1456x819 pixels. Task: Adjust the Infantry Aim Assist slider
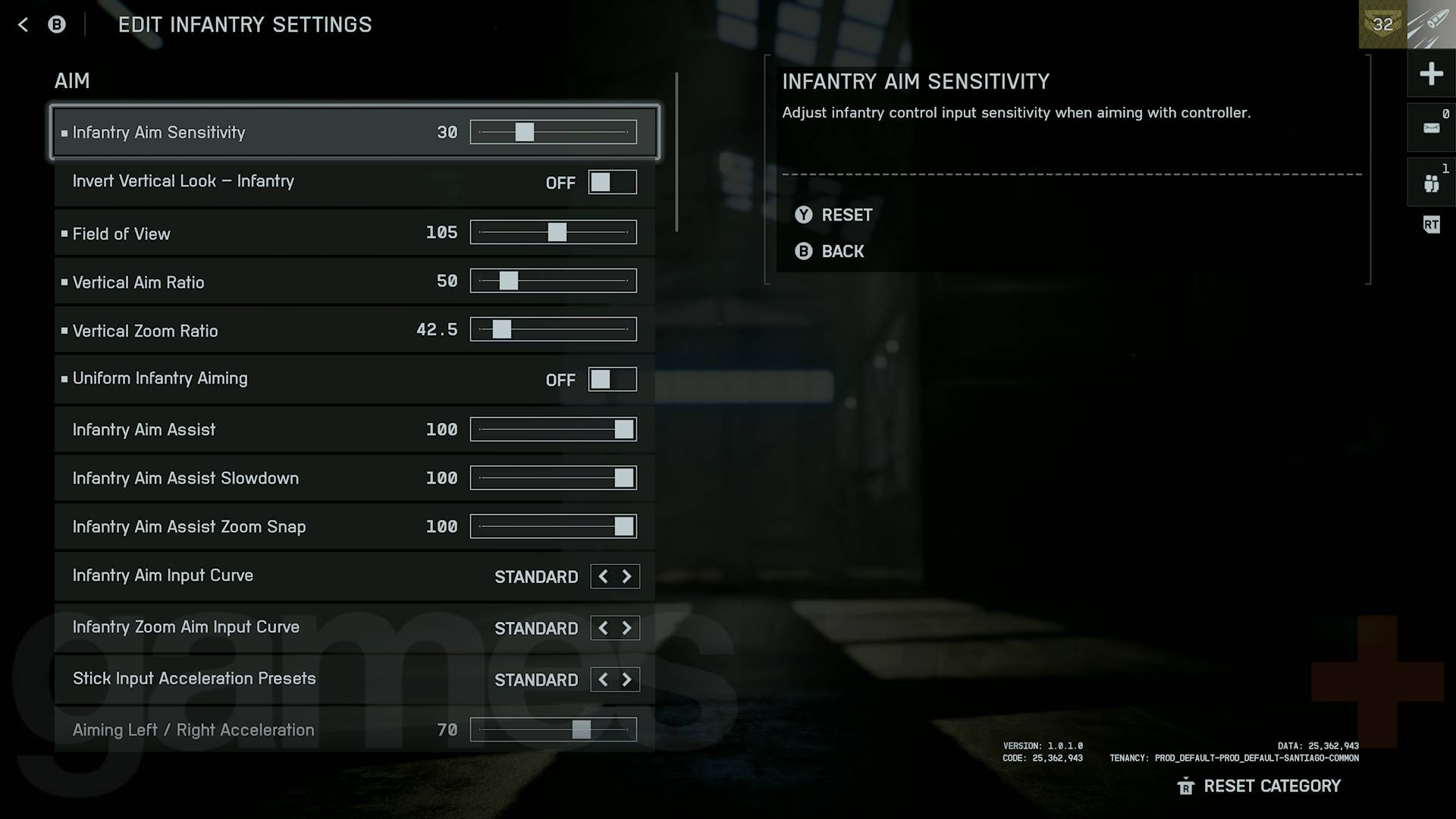point(623,429)
